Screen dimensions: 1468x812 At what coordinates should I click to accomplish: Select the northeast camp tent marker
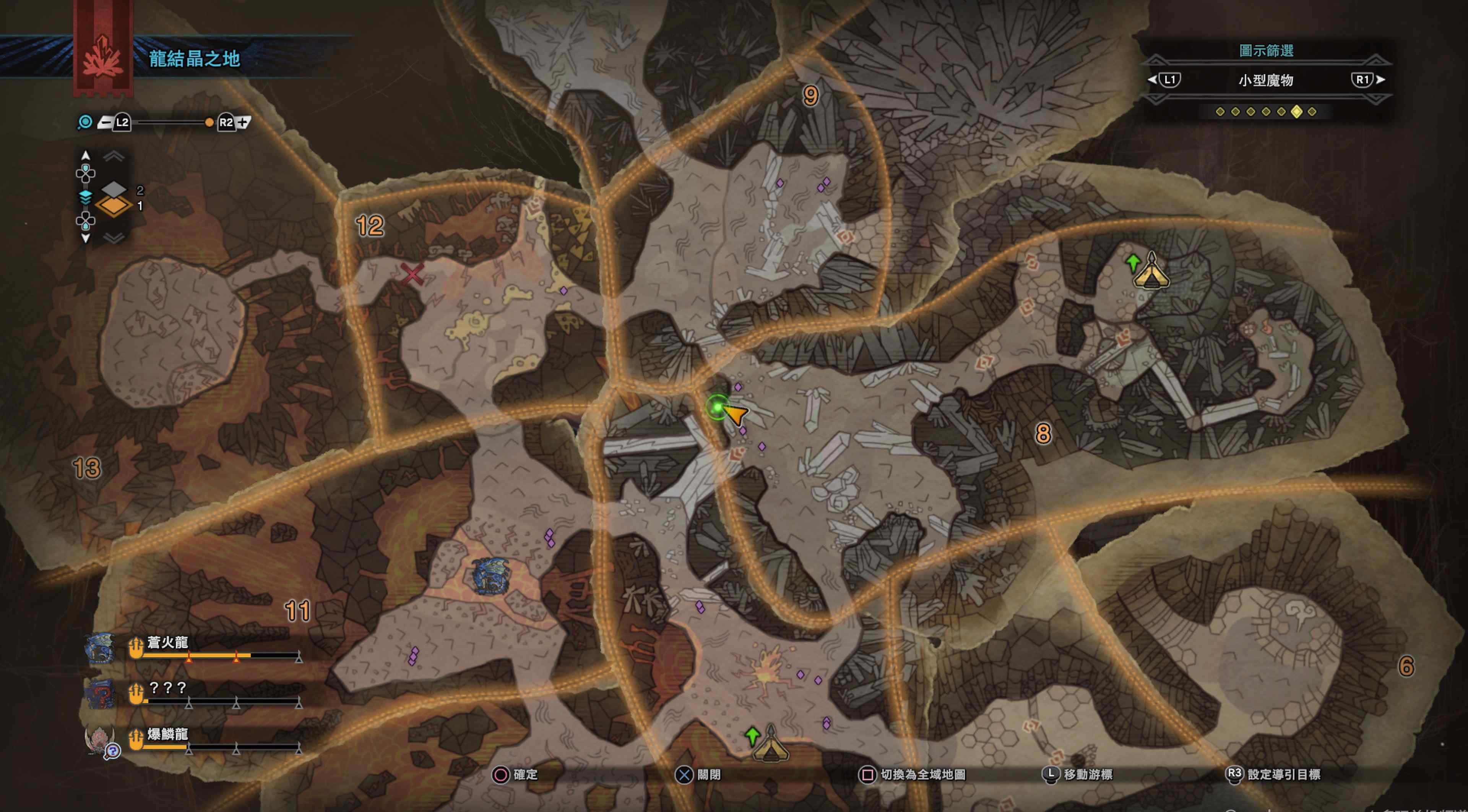click(1151, 272)
